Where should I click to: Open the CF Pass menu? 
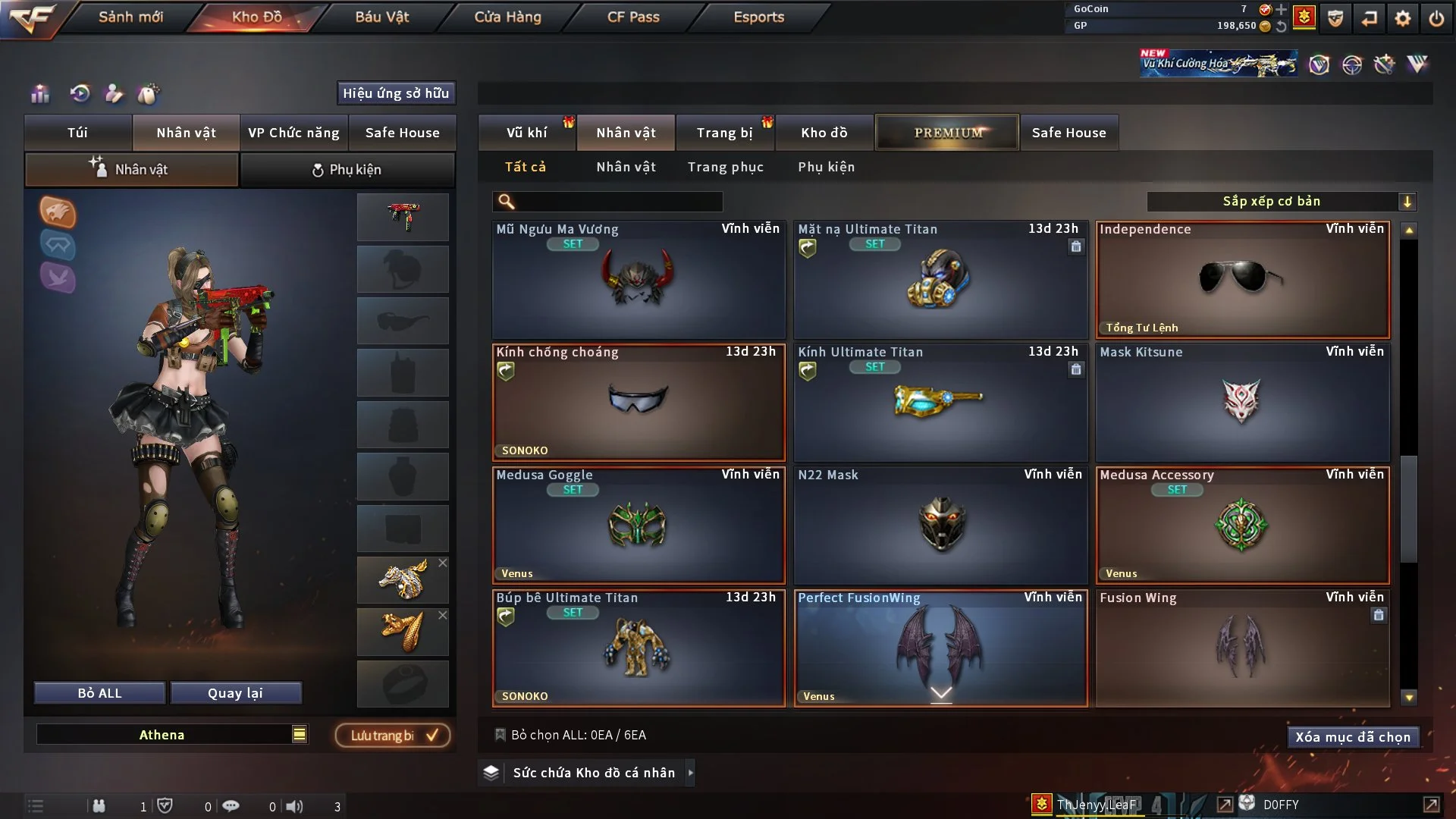(x=633, y=17)
